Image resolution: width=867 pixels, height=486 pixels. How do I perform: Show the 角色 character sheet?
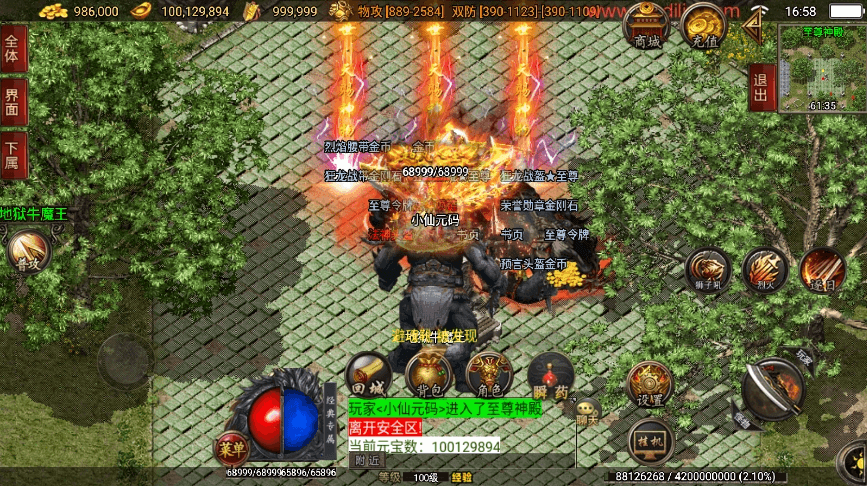coord(488,373)
